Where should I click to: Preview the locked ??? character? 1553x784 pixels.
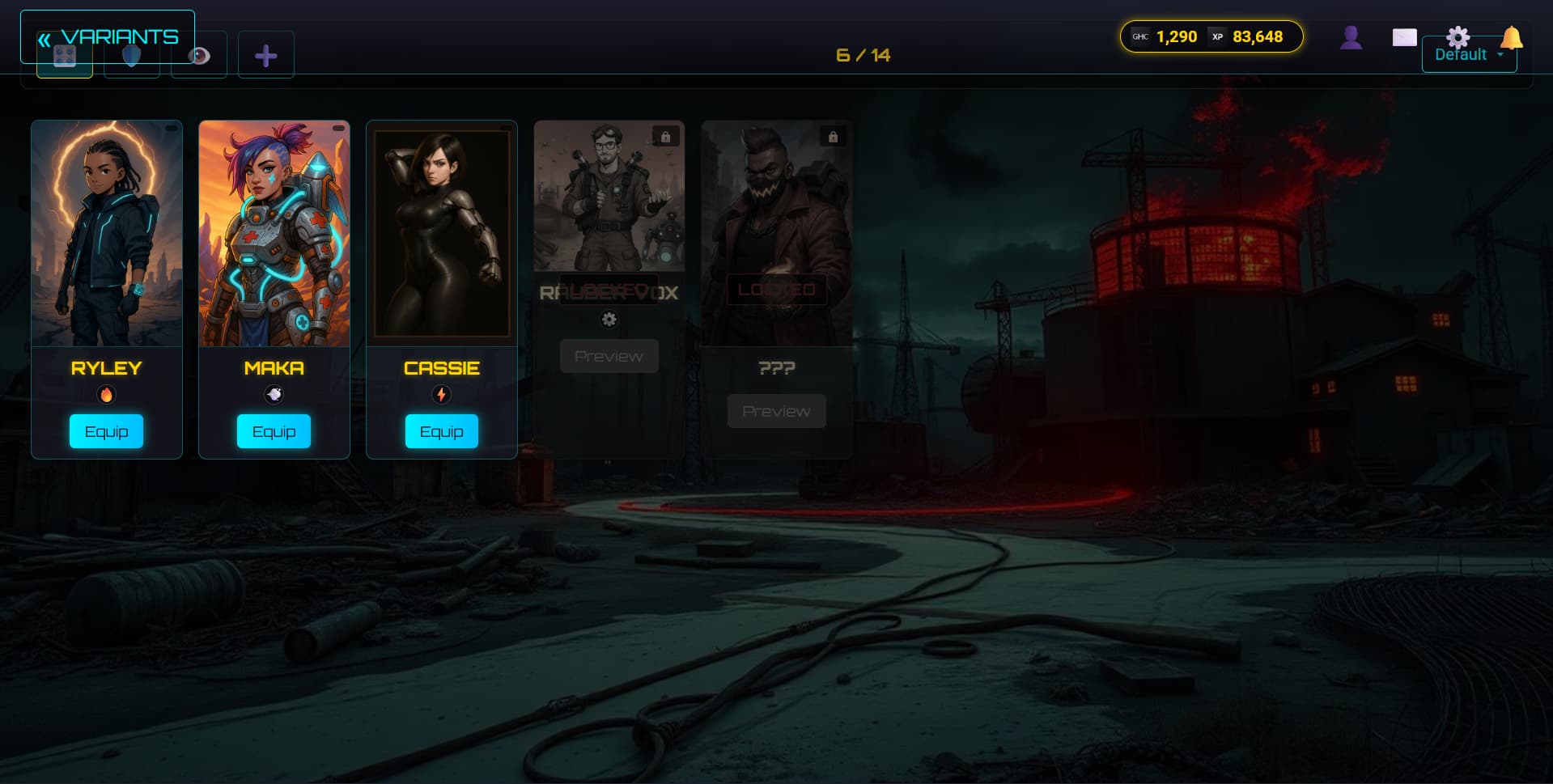tap(776, 411)
